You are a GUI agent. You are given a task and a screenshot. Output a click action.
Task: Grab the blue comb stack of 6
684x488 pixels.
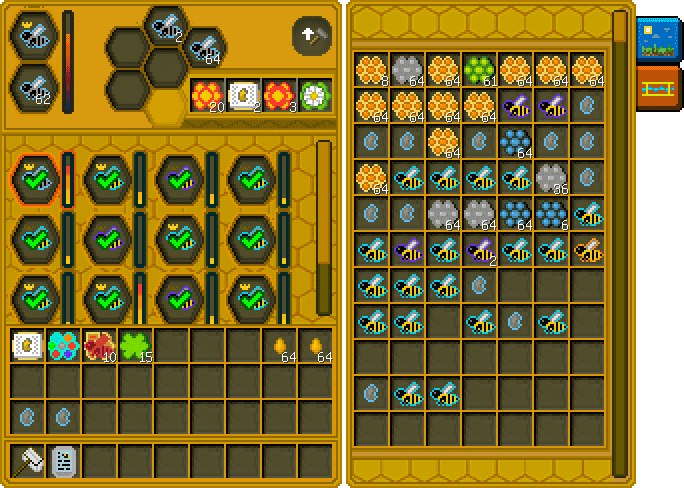click(551, 214)
